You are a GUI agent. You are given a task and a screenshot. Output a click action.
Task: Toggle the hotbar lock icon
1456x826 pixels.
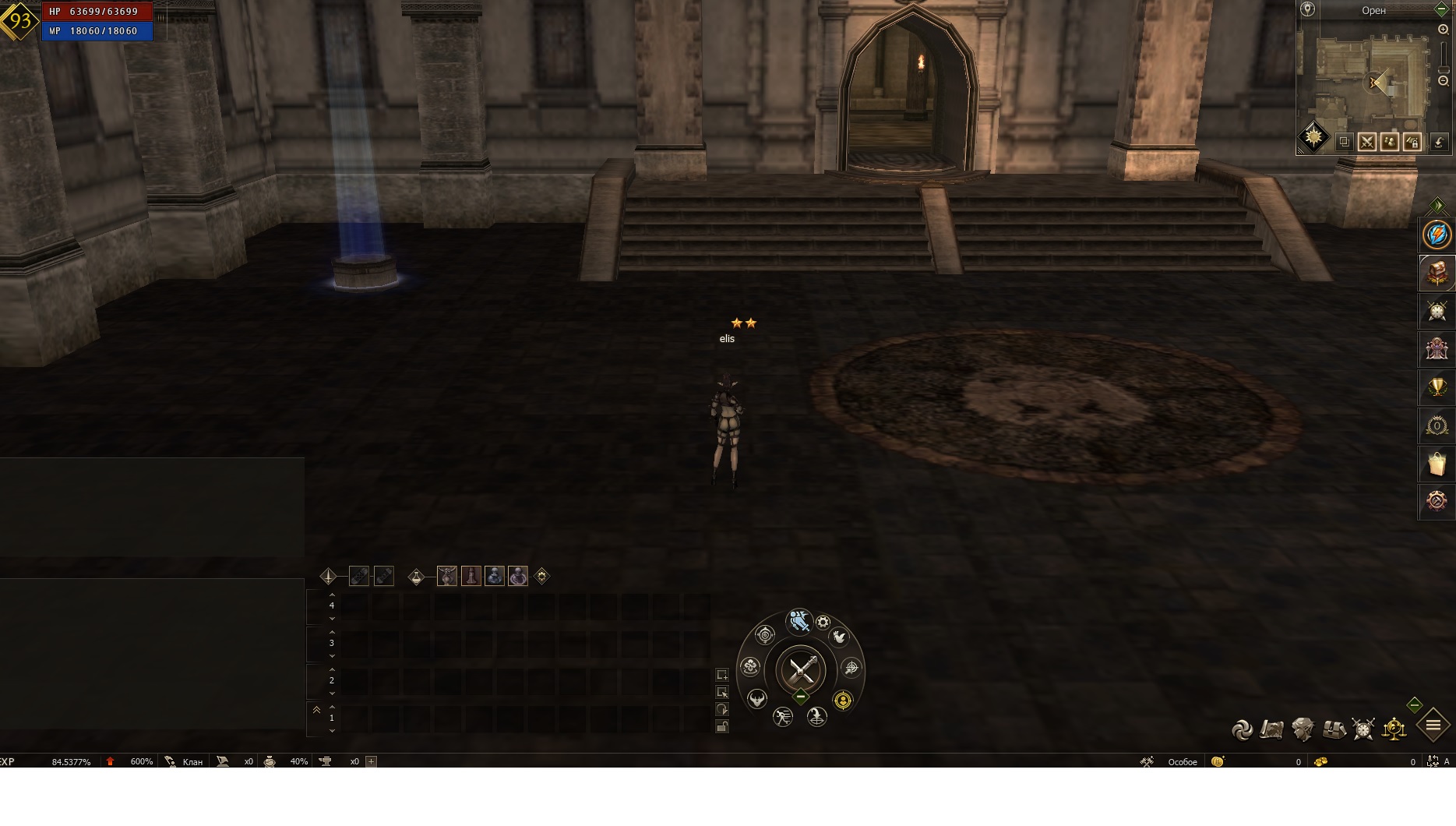tap(722, 727)
